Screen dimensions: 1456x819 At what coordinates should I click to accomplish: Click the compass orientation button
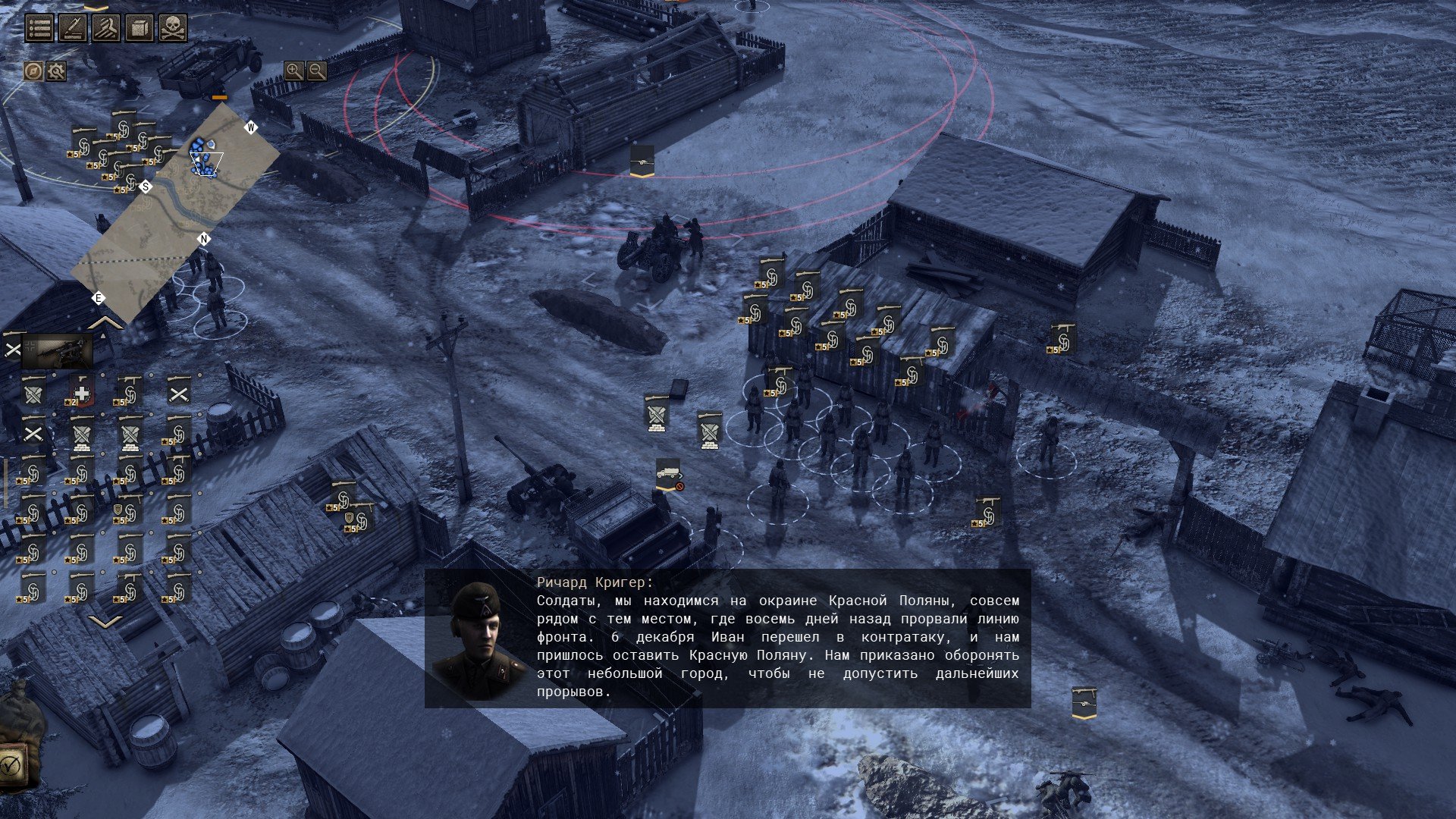point(33,71)
